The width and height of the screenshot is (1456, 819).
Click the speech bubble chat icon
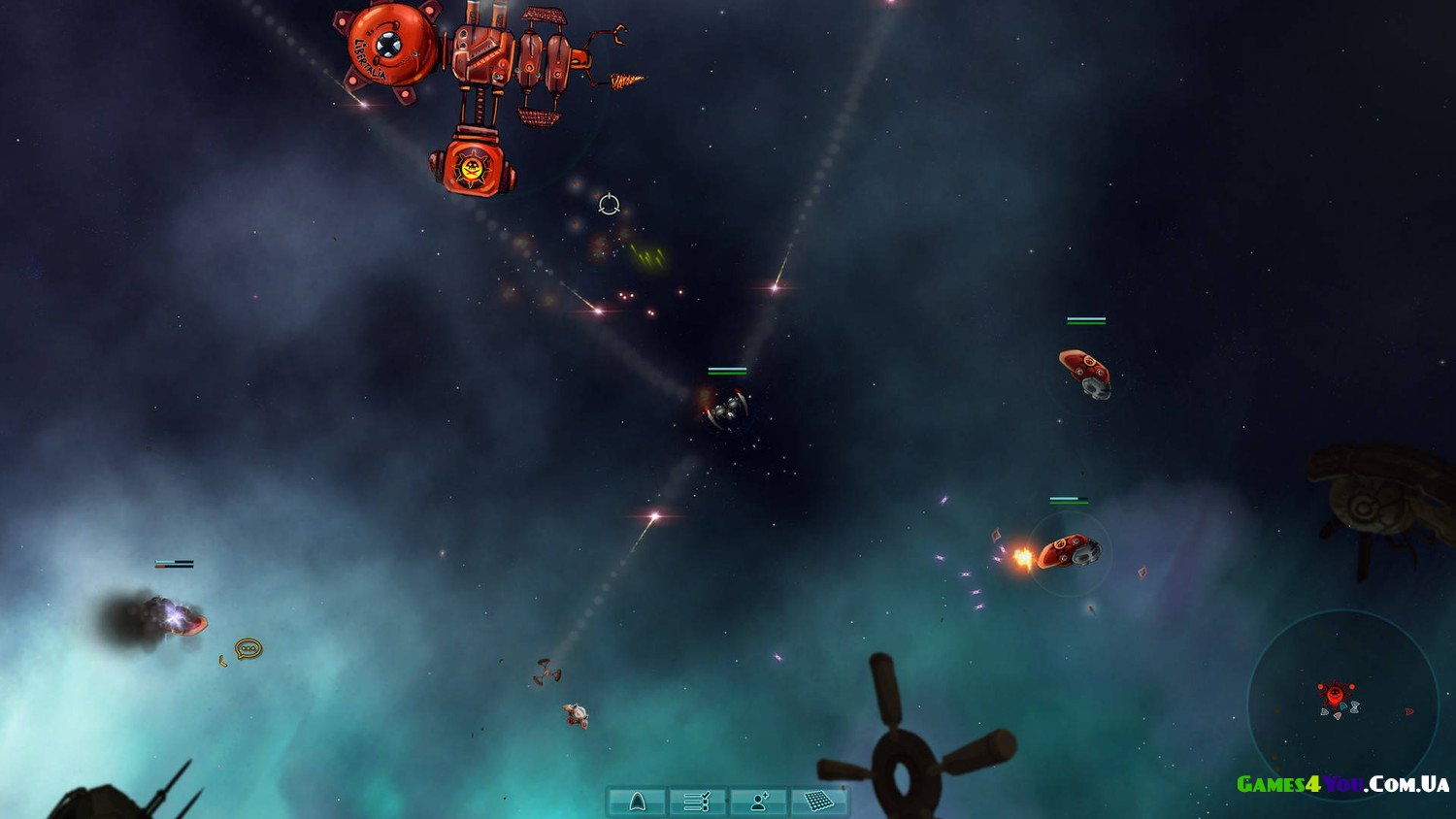248,648
